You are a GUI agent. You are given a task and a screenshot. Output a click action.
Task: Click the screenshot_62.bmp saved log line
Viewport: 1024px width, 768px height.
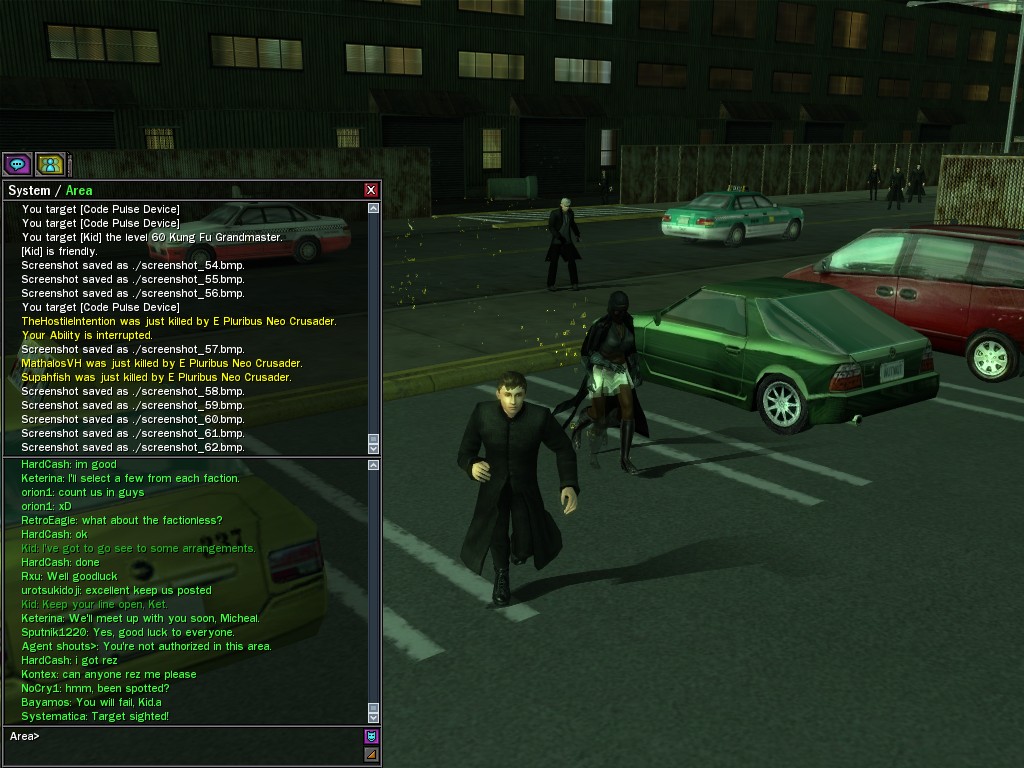click(x=133, y=447)
